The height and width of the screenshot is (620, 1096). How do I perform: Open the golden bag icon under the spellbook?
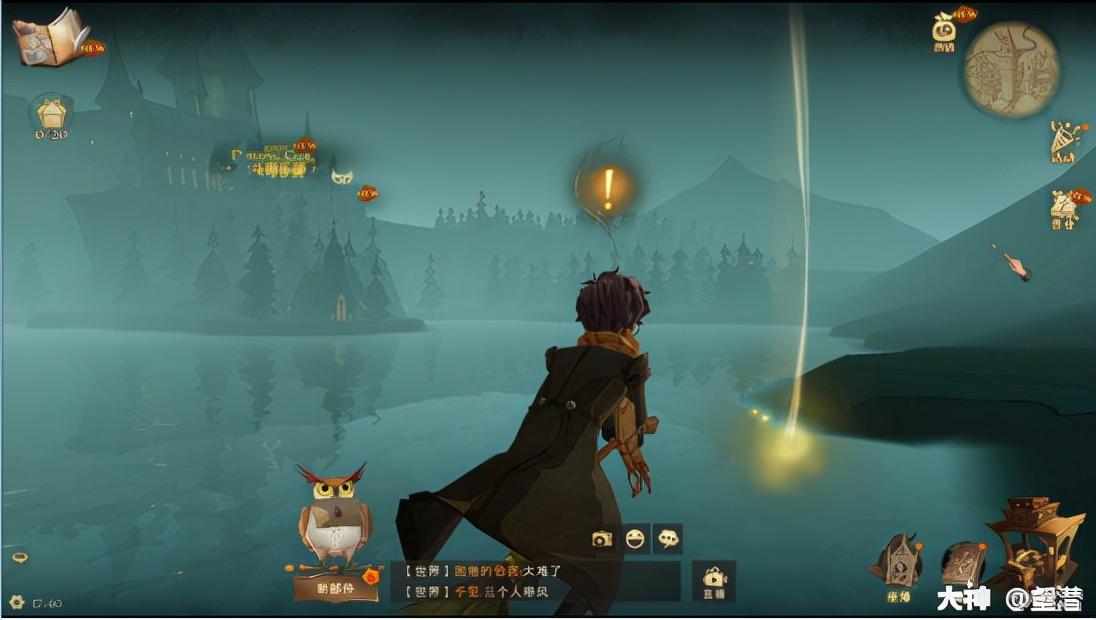tap(50, 115)
